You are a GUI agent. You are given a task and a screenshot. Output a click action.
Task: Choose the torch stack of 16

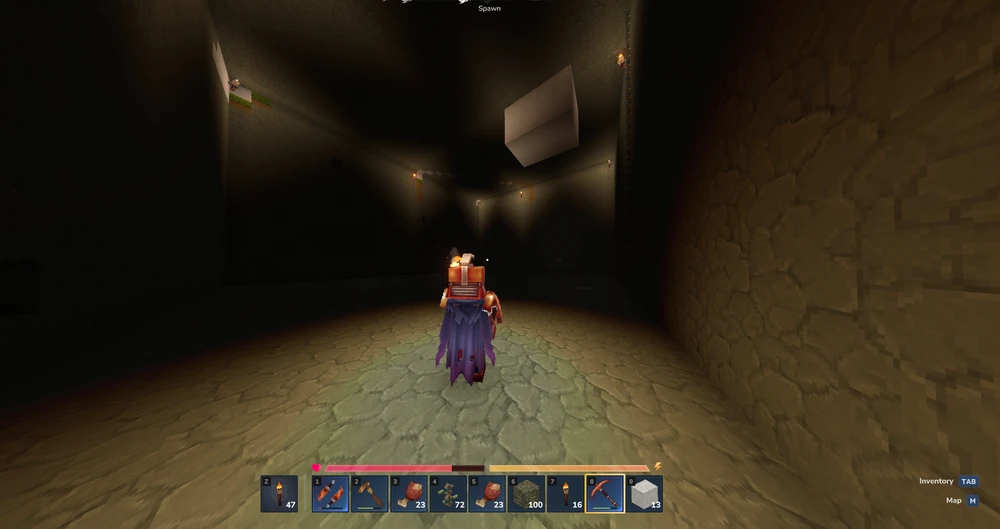(x=566, y=493)
